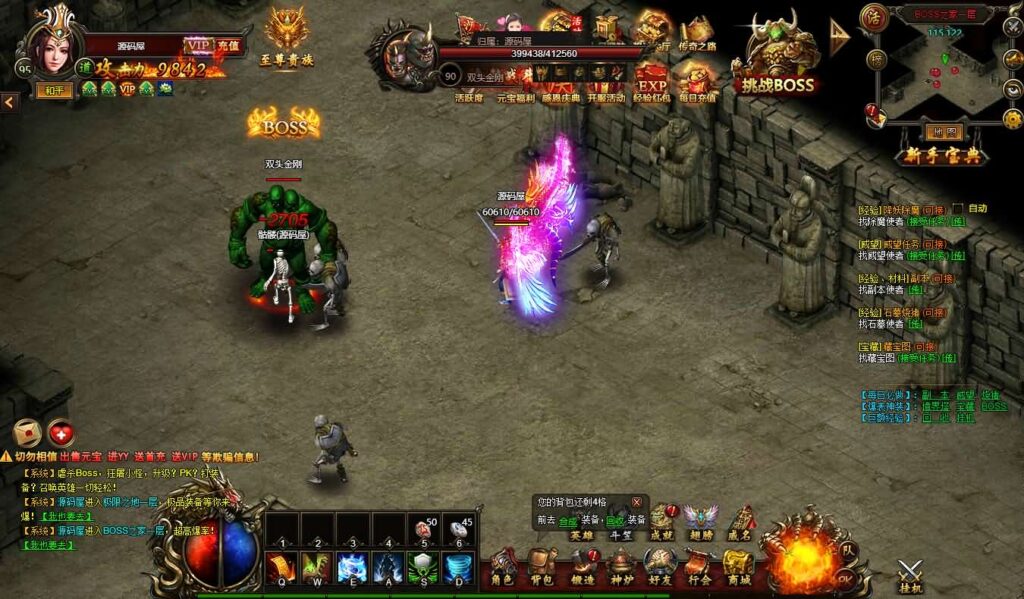This screenshot has width=1024, height=599.
Task: Open the 背包 backpack
Action: [x=541, y=566]
